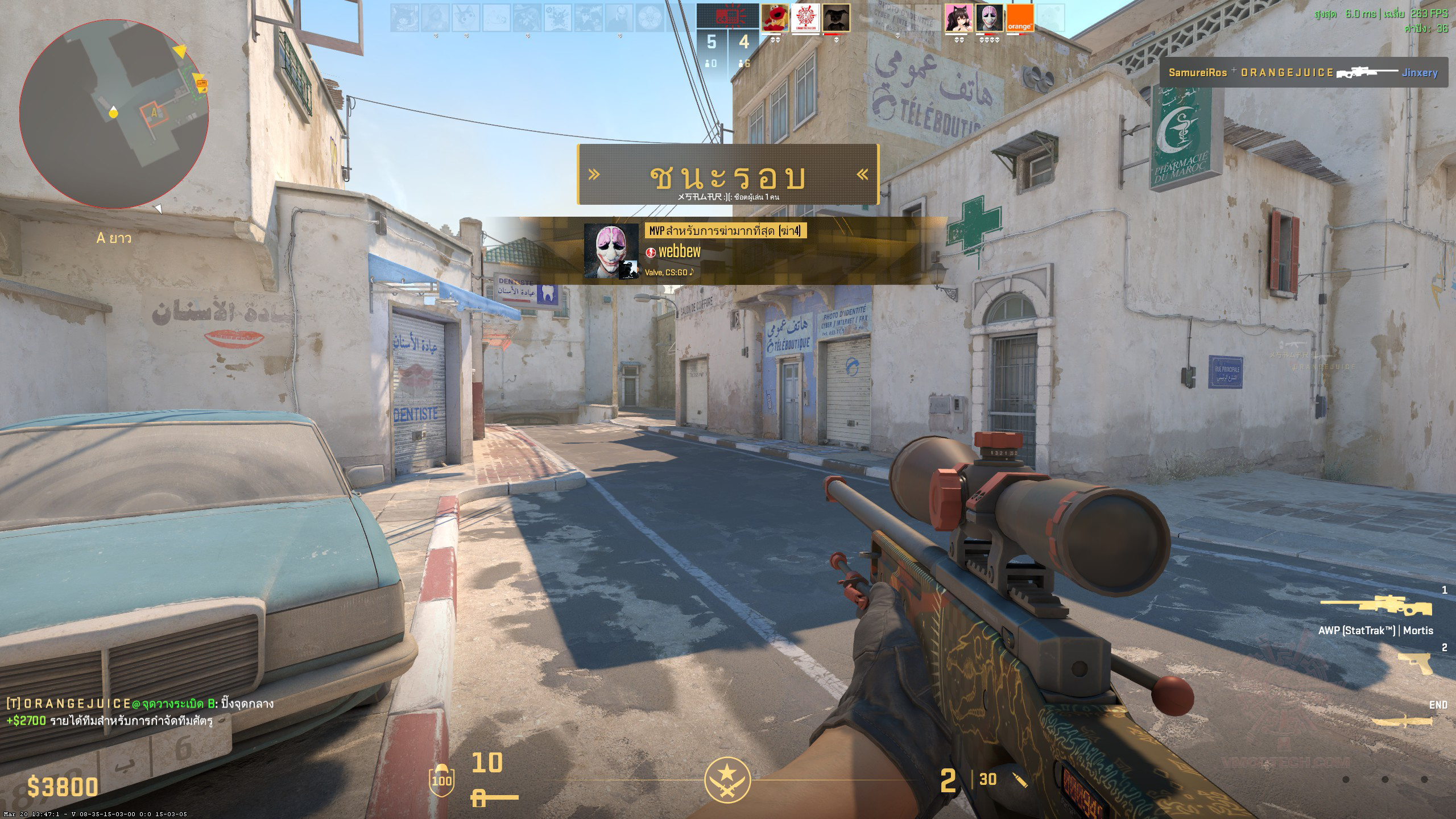Click the circular radar minimap

point(114,114)
